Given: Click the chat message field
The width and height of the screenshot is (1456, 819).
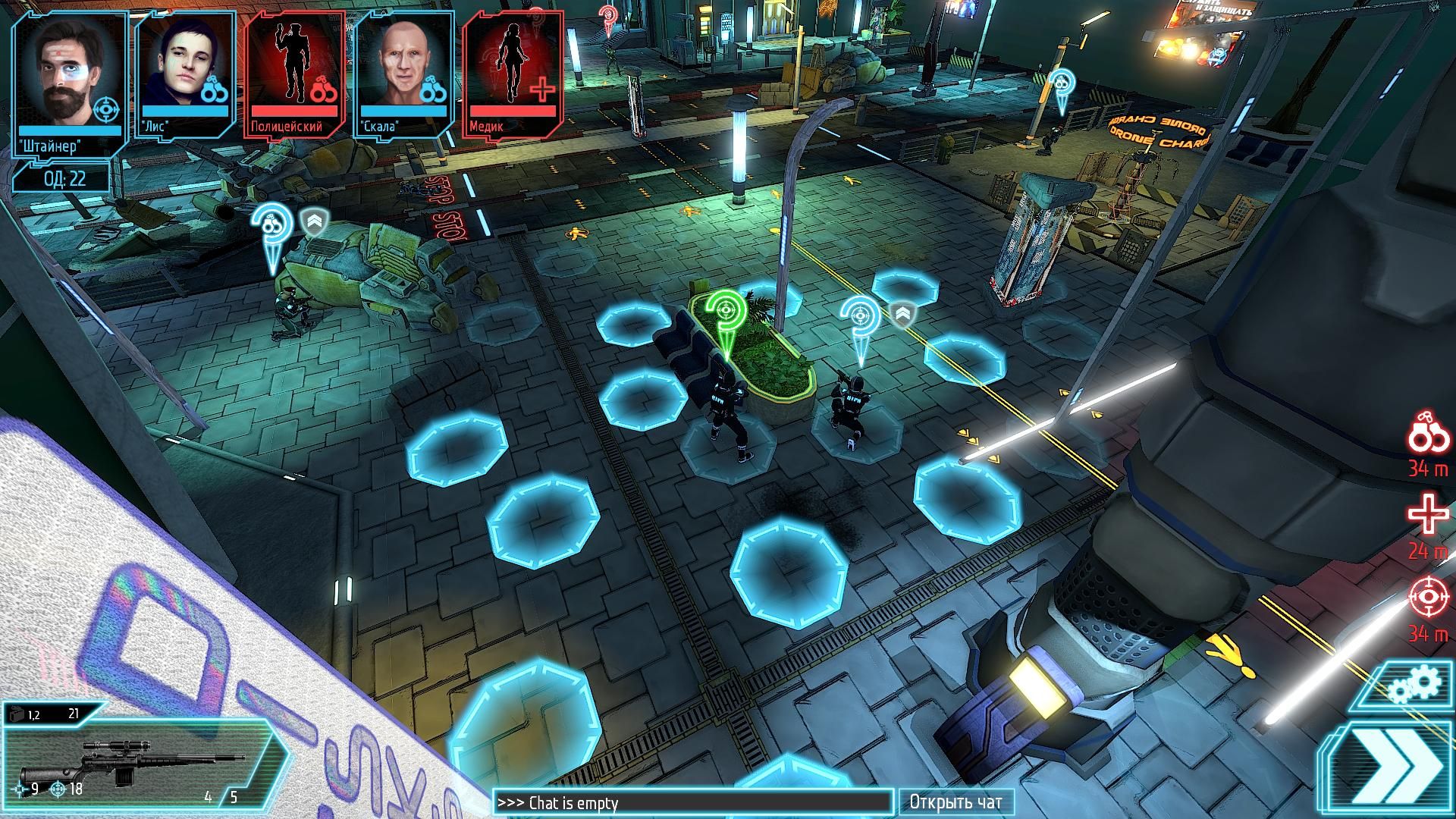Looking at the screenshot, I should click(693, 802).
